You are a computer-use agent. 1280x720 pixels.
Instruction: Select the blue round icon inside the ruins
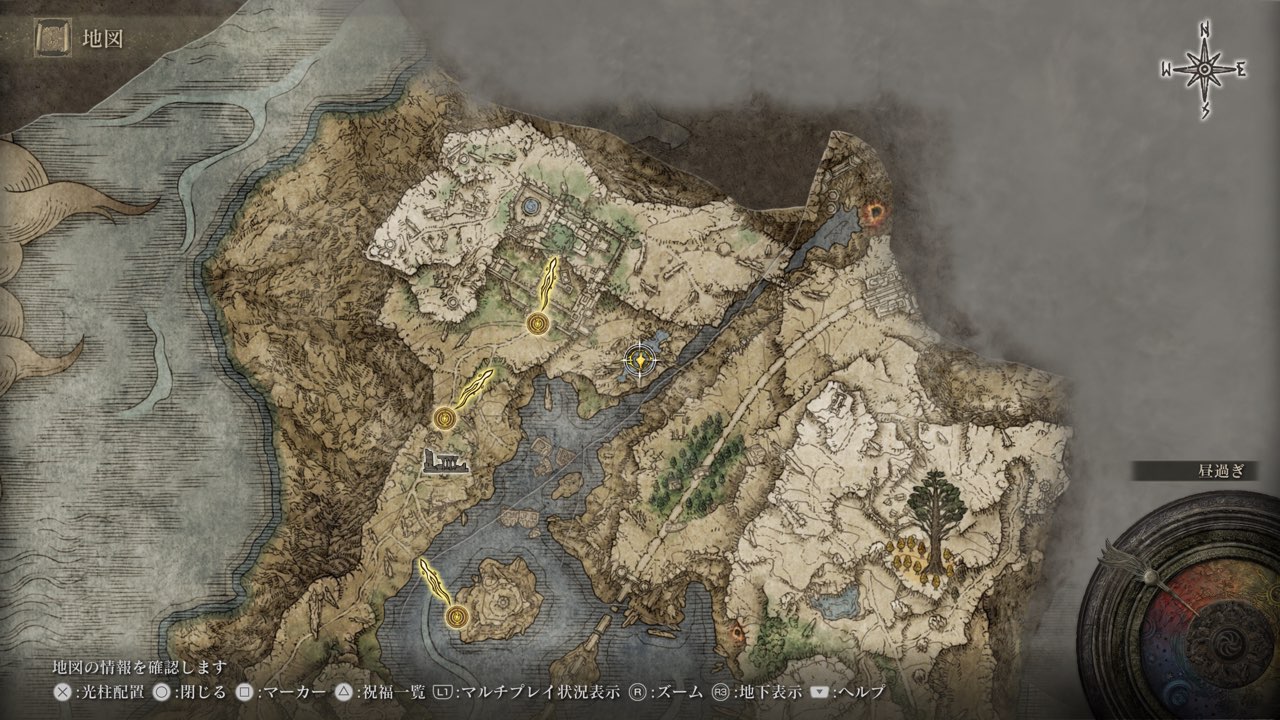pyautogui.click(x=529, y=207)
